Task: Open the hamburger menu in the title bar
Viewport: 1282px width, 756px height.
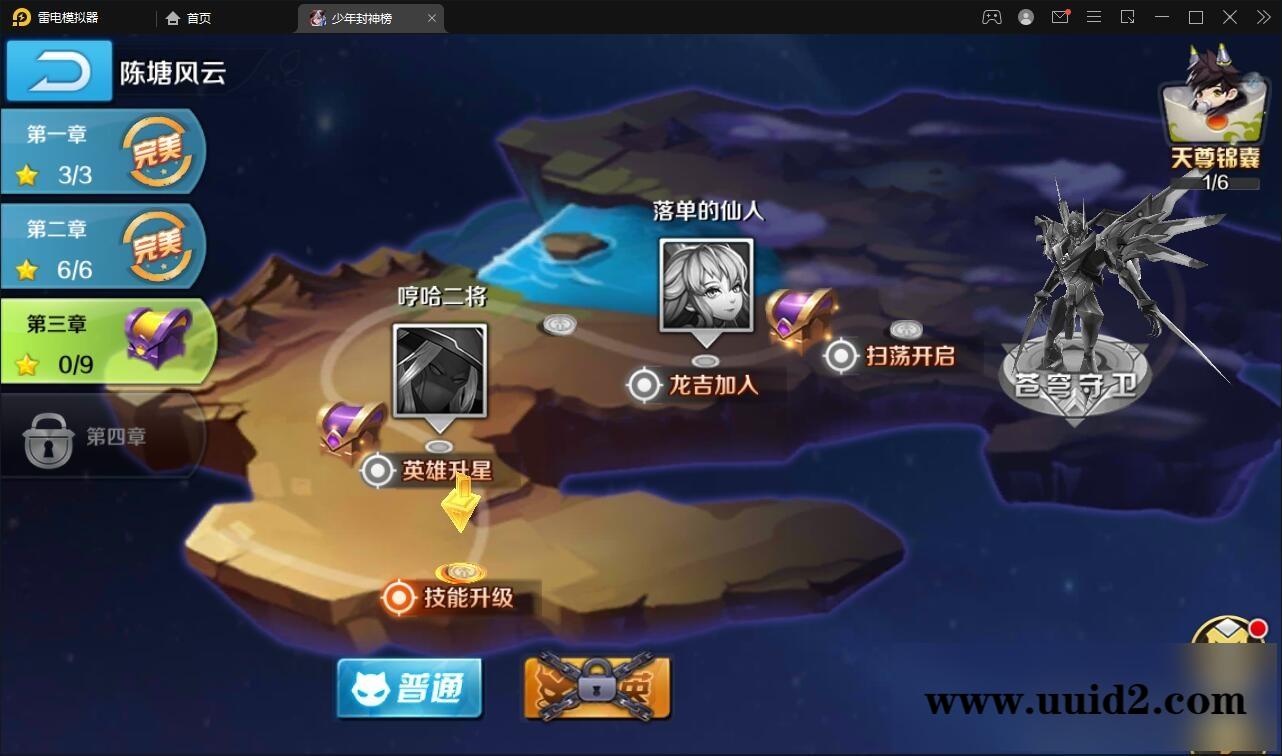Action: 1094,17
